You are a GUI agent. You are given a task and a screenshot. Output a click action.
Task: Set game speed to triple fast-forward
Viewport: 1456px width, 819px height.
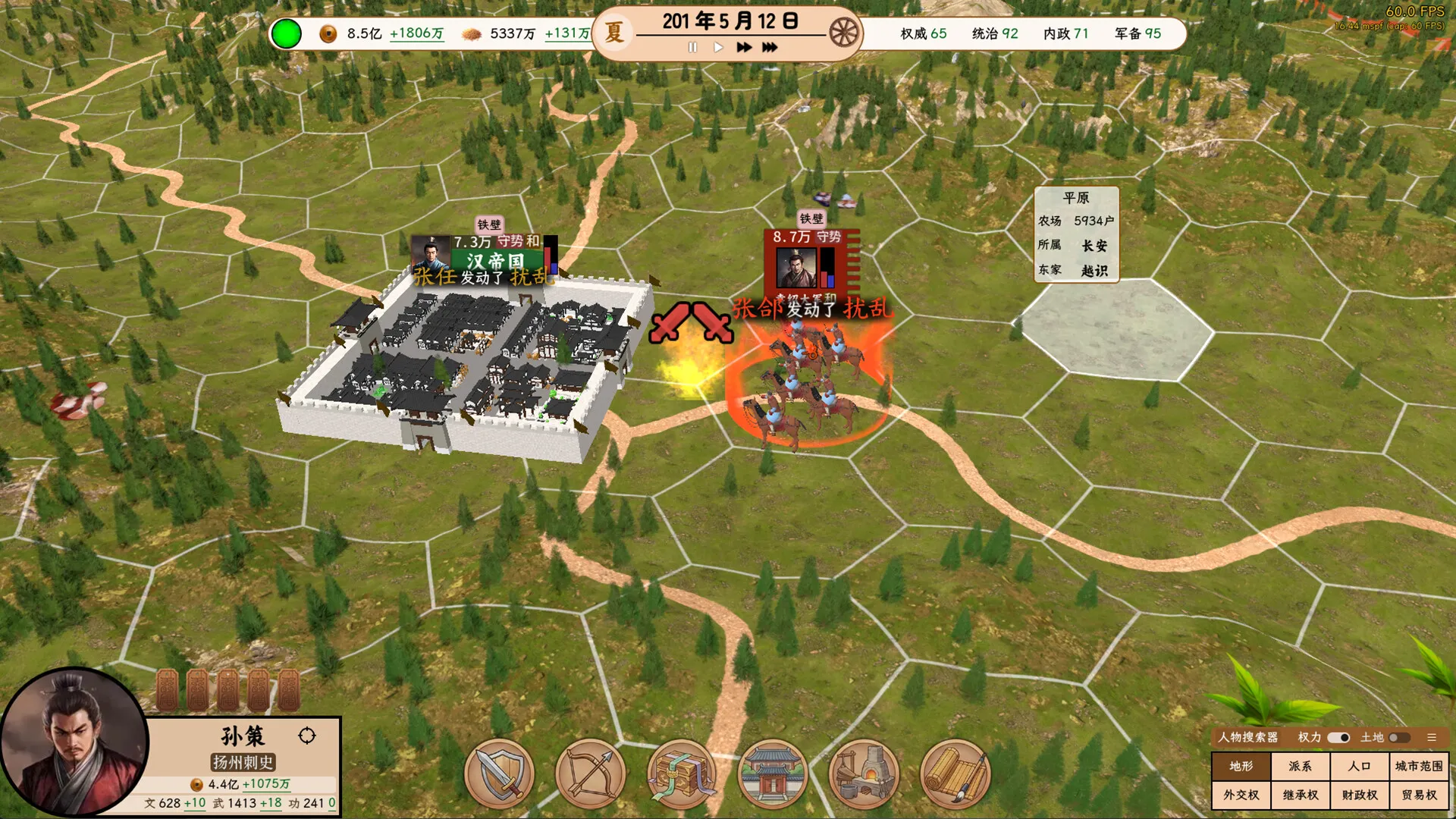coord(770,47)
